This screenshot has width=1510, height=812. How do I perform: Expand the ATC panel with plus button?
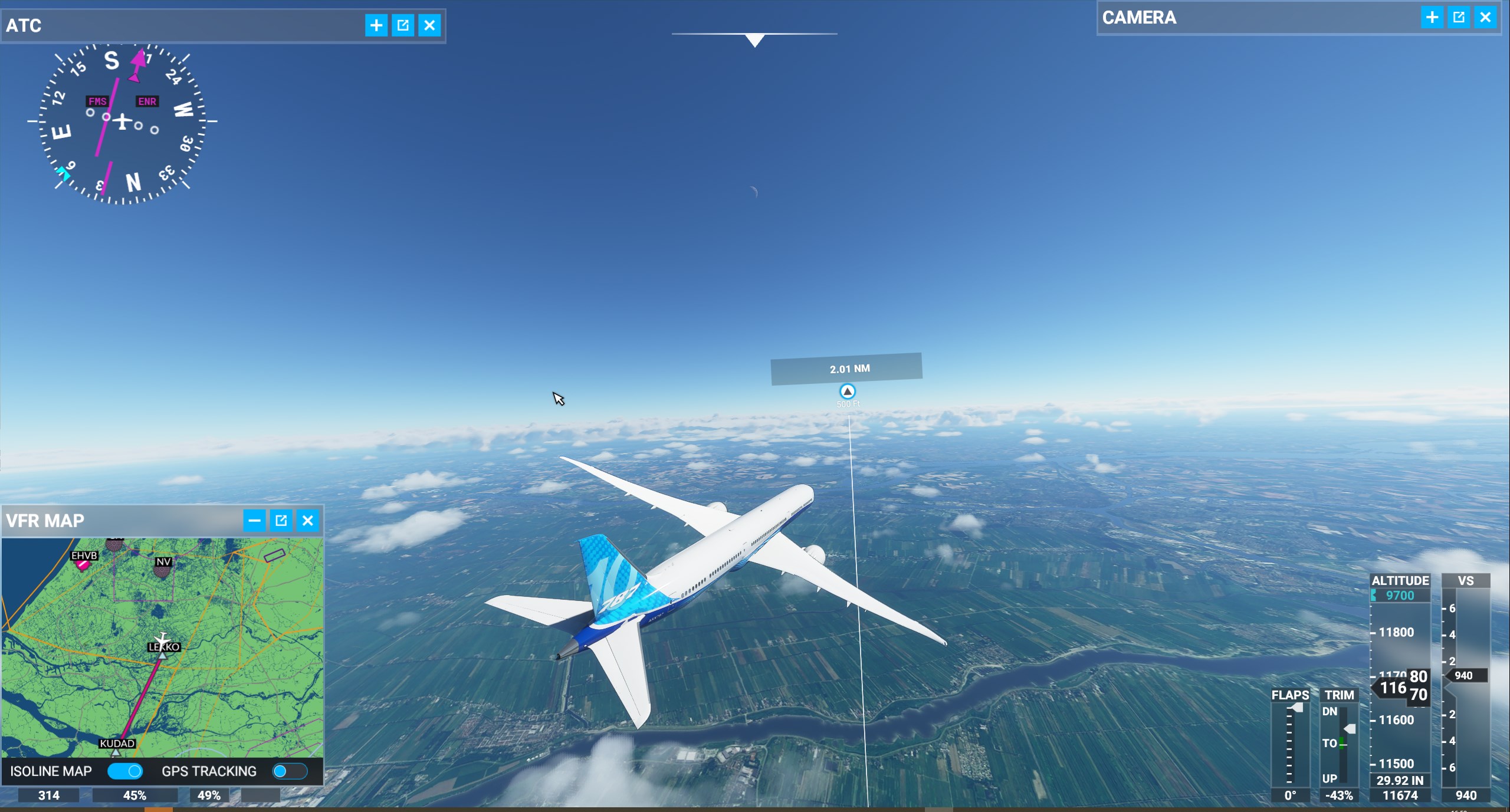click(376, 25)
